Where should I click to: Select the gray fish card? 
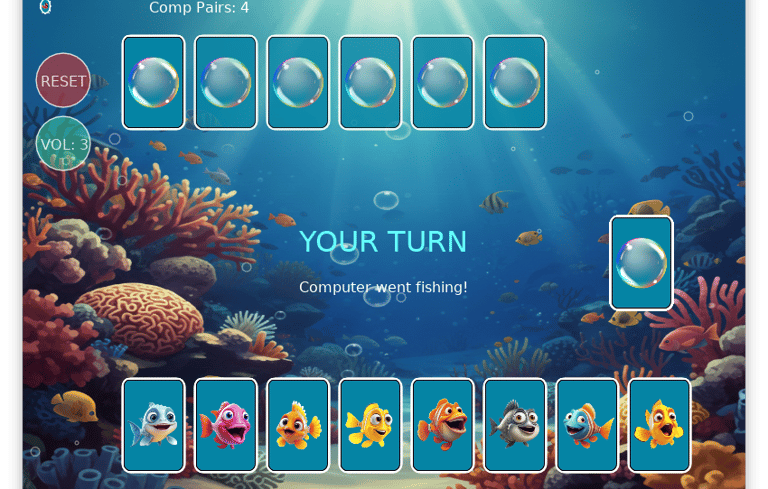click(x=515, y=425)
